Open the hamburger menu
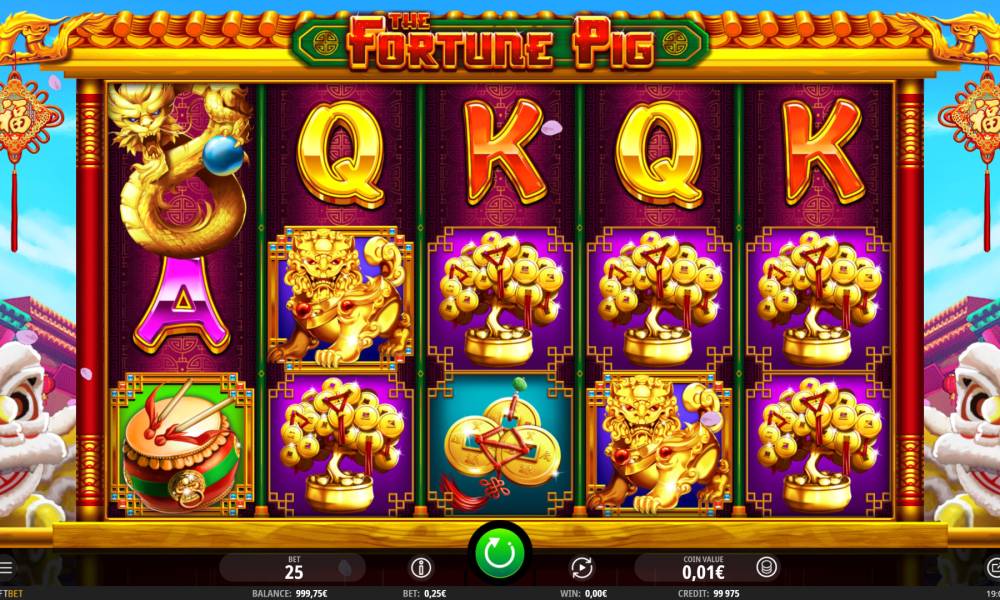This screenshot has width=1000, height=600. 6,568
